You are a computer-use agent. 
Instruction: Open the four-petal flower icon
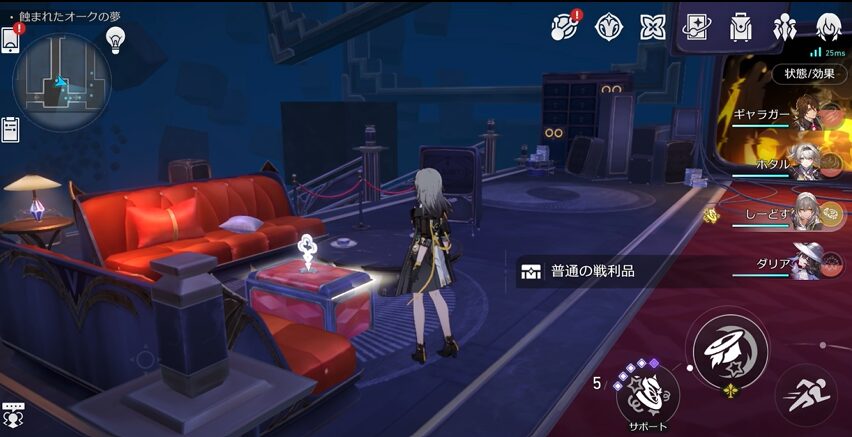tap(653, 27)
